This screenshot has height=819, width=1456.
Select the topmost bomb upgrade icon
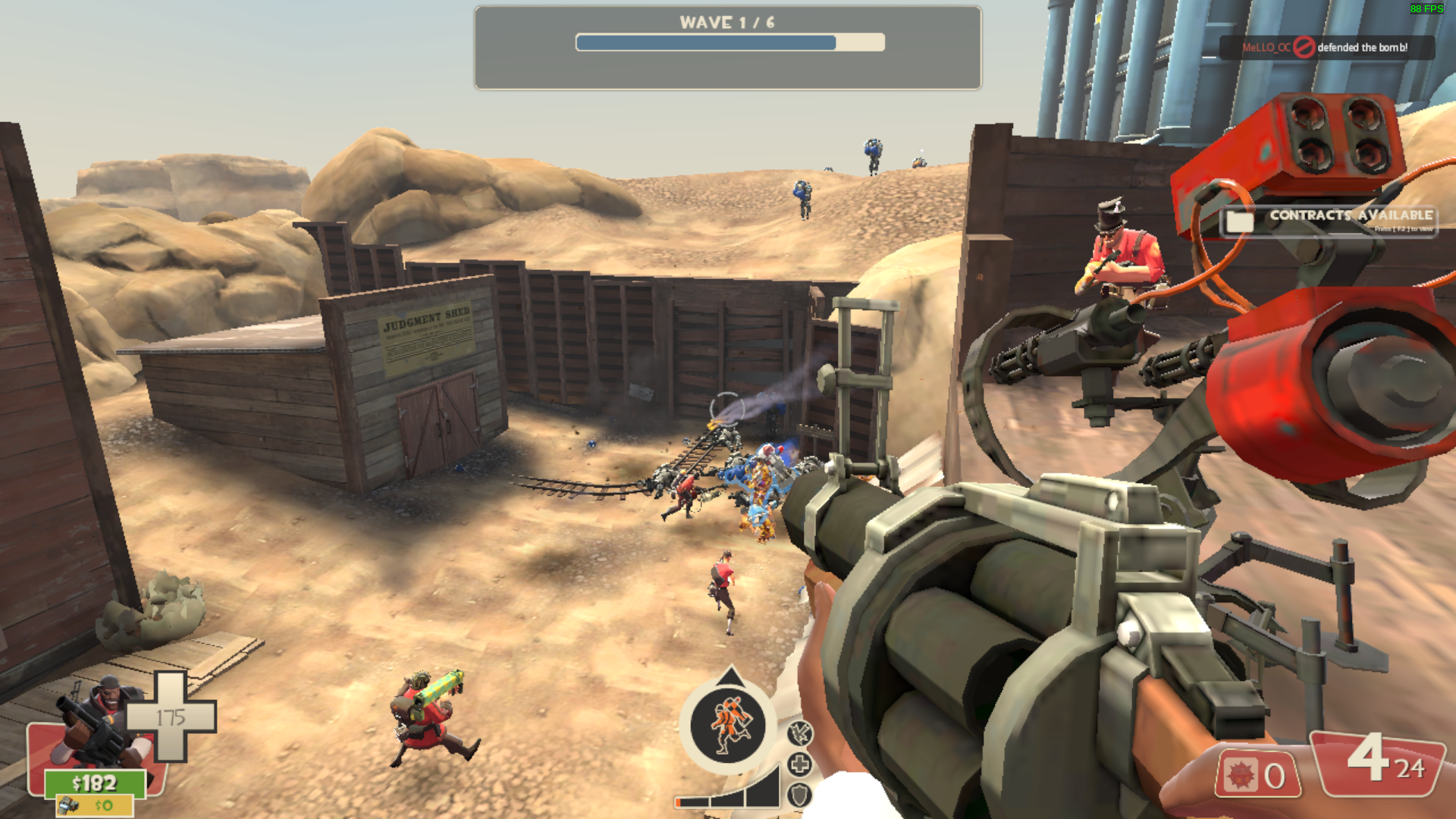(799, 733)
